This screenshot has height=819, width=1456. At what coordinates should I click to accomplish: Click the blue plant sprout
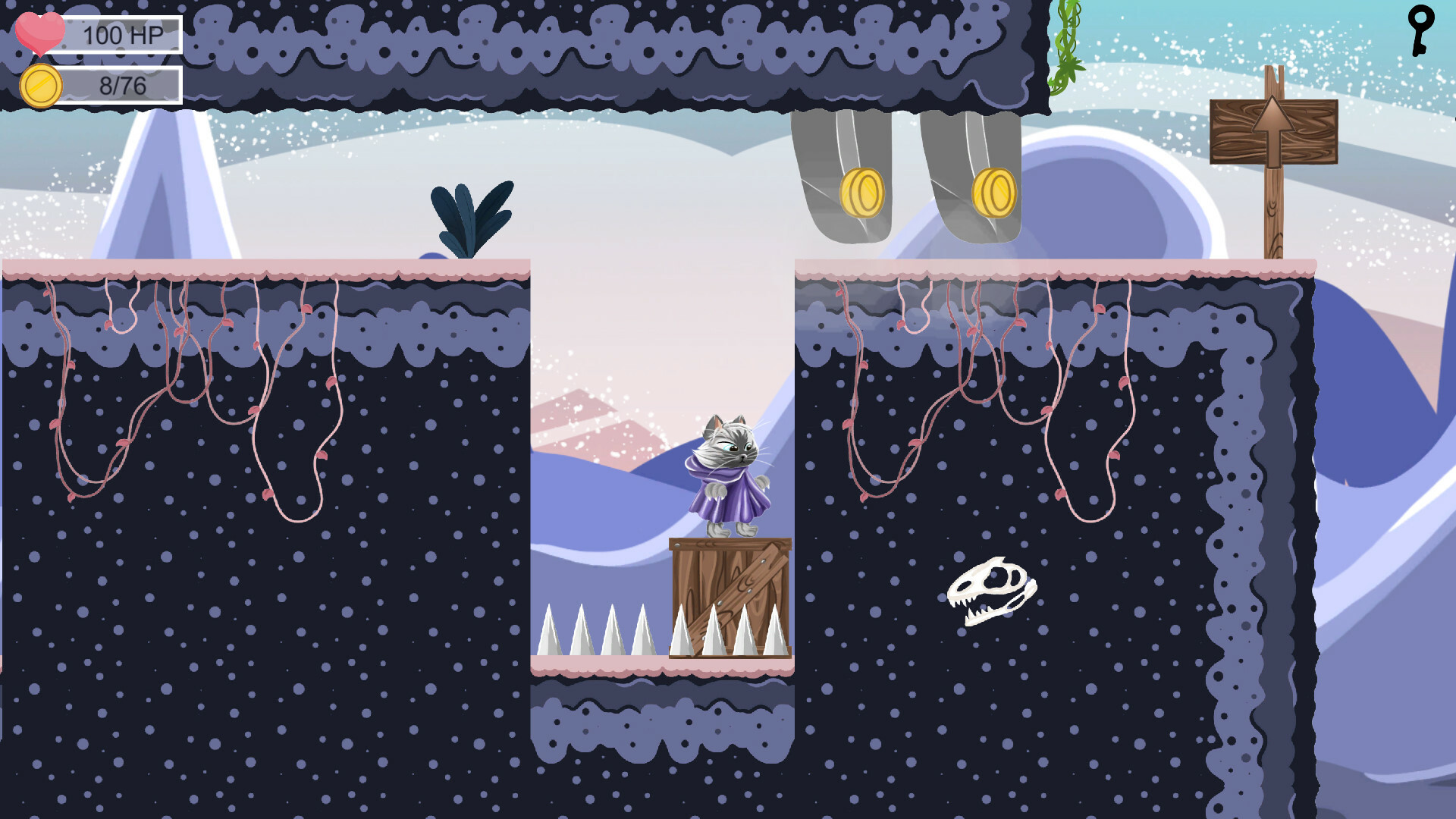coord(470,216)
